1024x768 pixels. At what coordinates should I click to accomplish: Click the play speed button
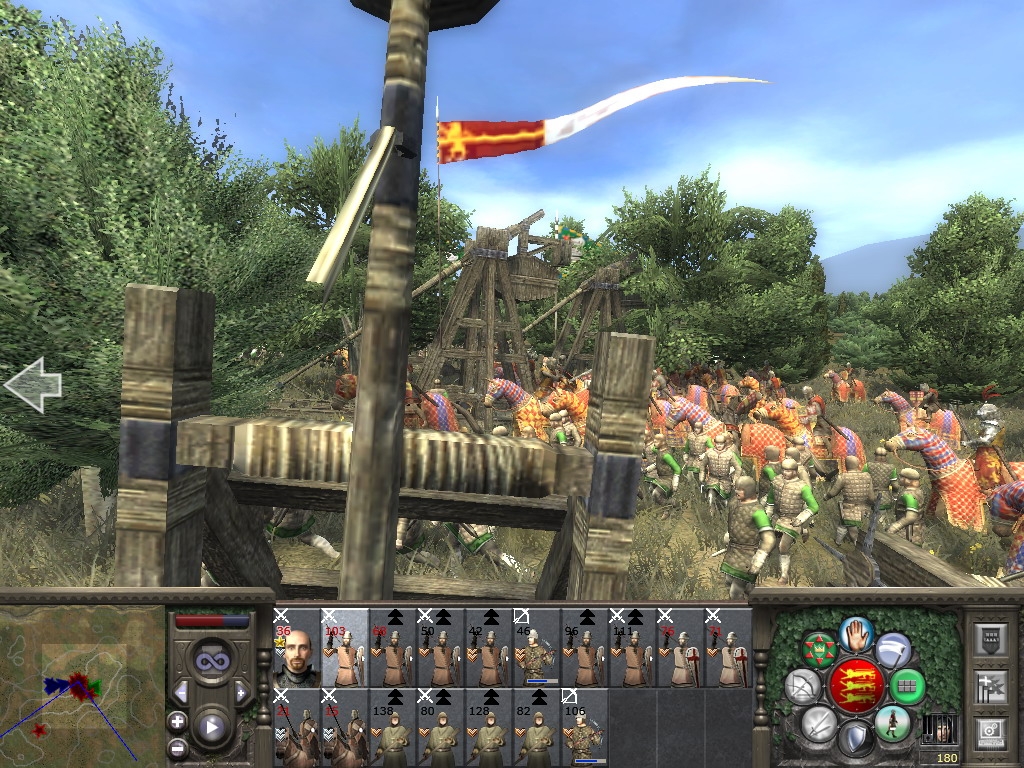point(211,727)
